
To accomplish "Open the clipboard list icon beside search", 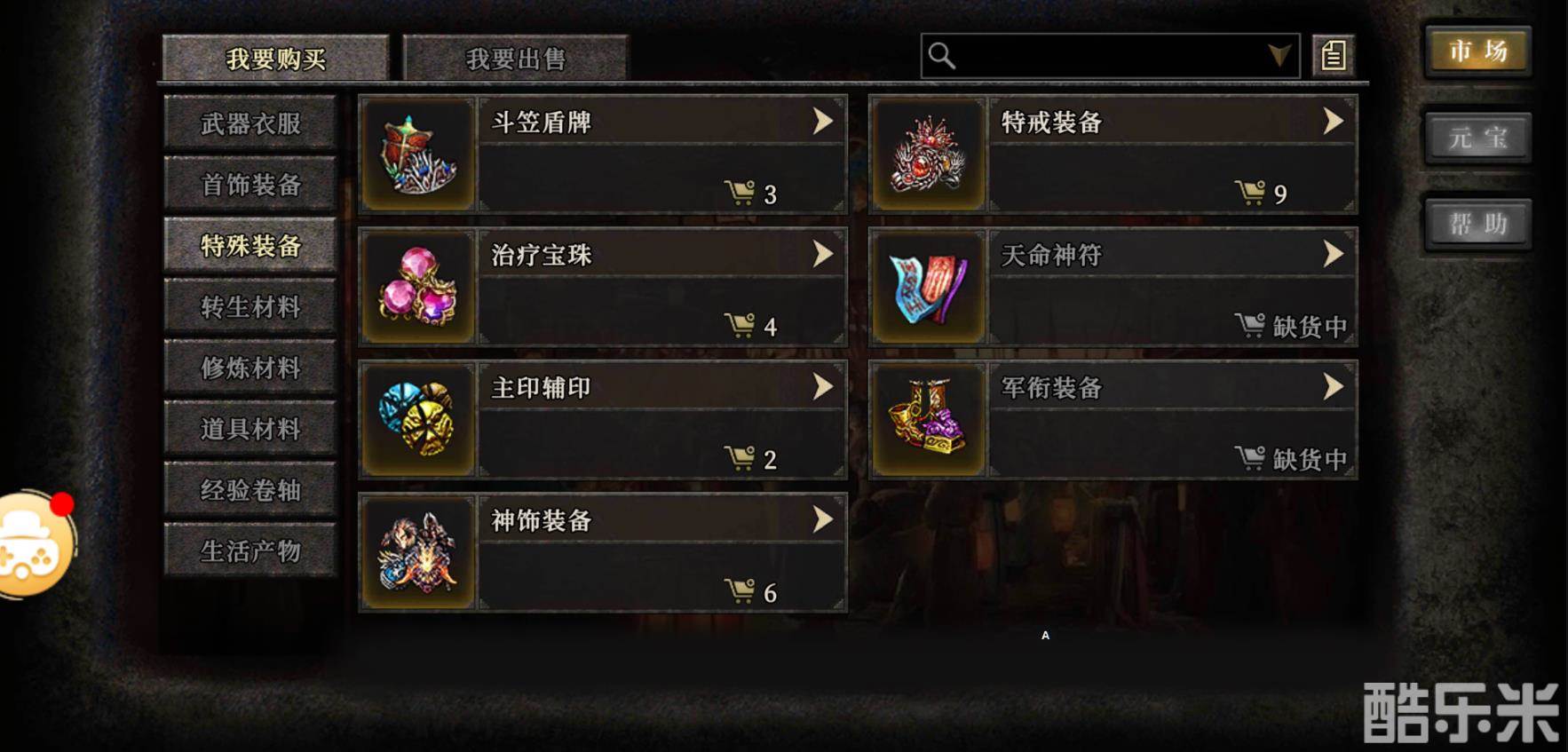I will (1330, 55).
